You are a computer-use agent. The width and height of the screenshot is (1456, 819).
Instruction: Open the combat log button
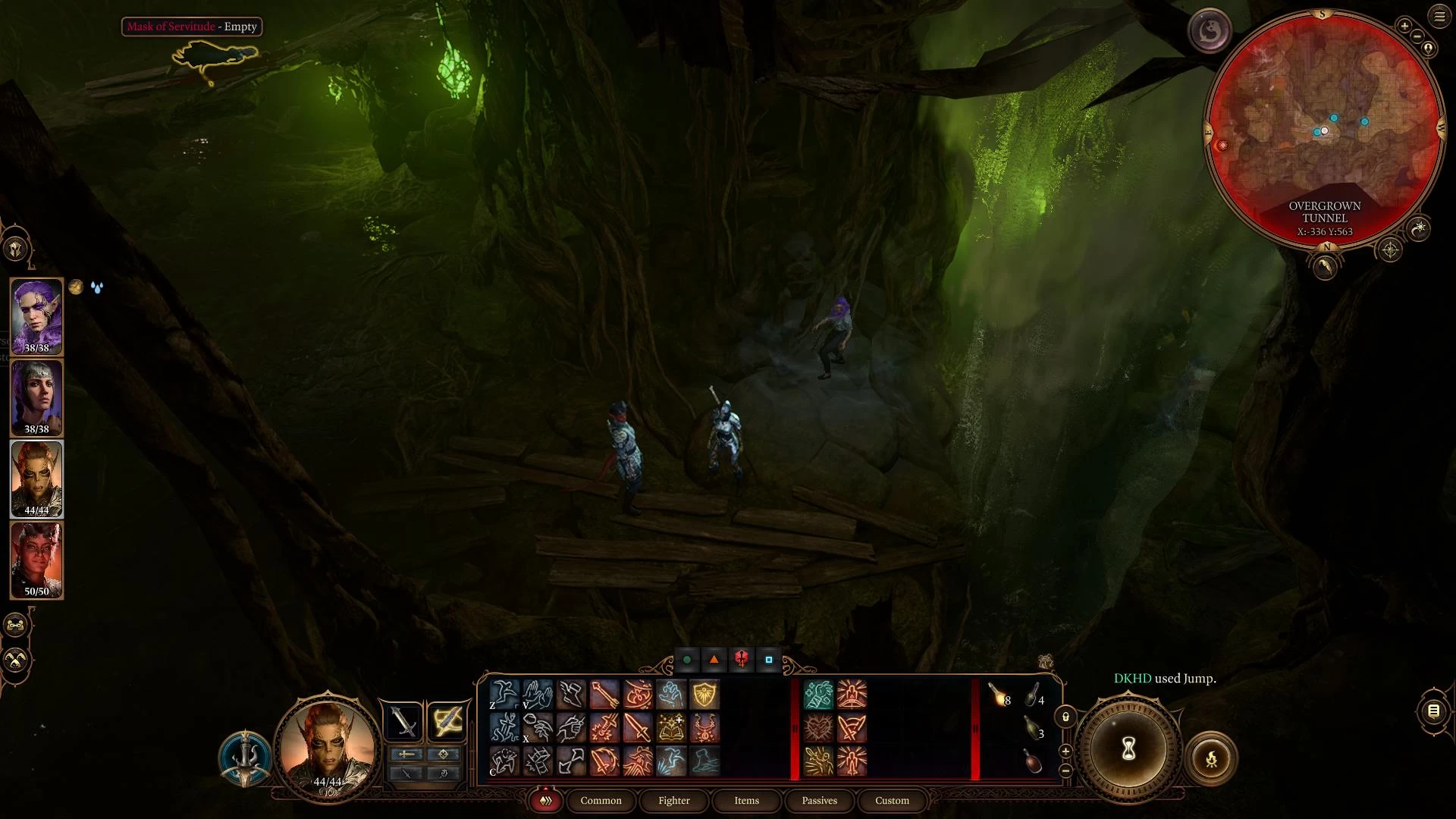coord(1433,711)
